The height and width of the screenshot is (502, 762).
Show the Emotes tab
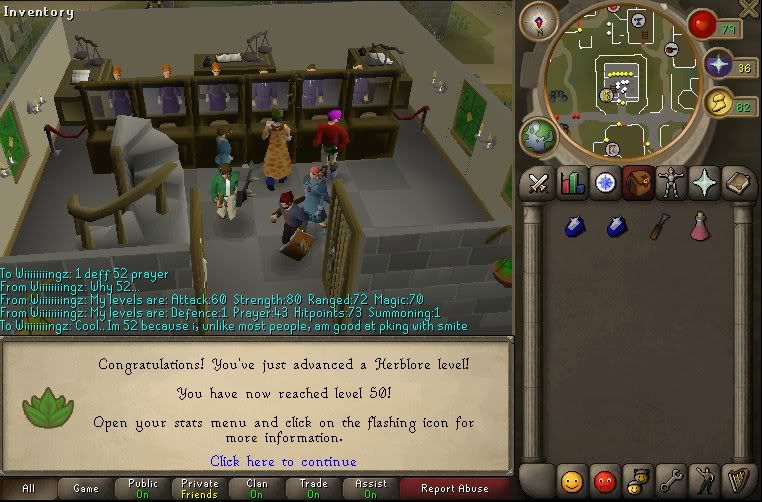[704, 481]
